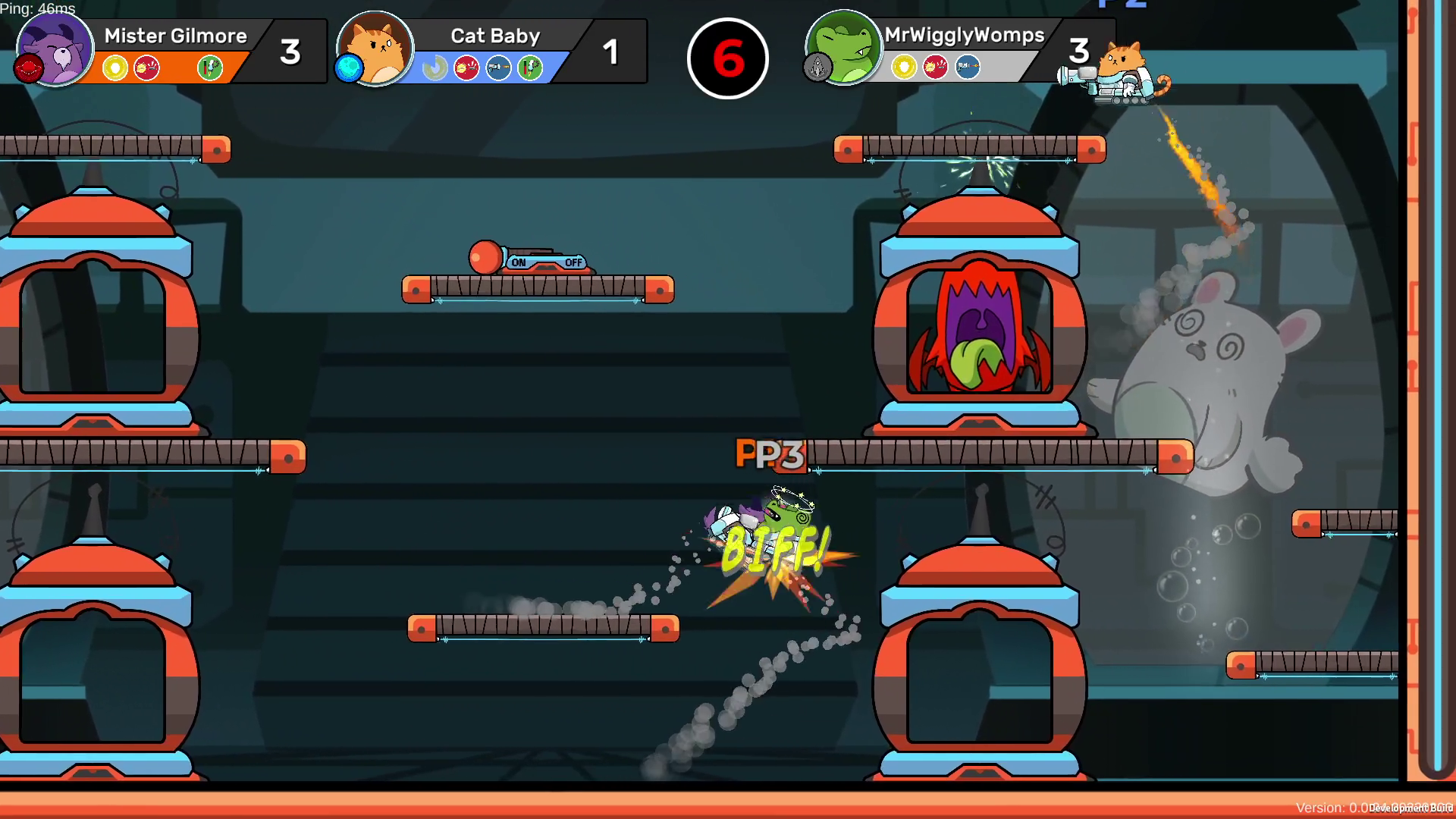Select Mister Gilmore's yellow shield perk icon
This screenshot has height=819, width=1456.
pyautogui.click(x=115, y=68)
